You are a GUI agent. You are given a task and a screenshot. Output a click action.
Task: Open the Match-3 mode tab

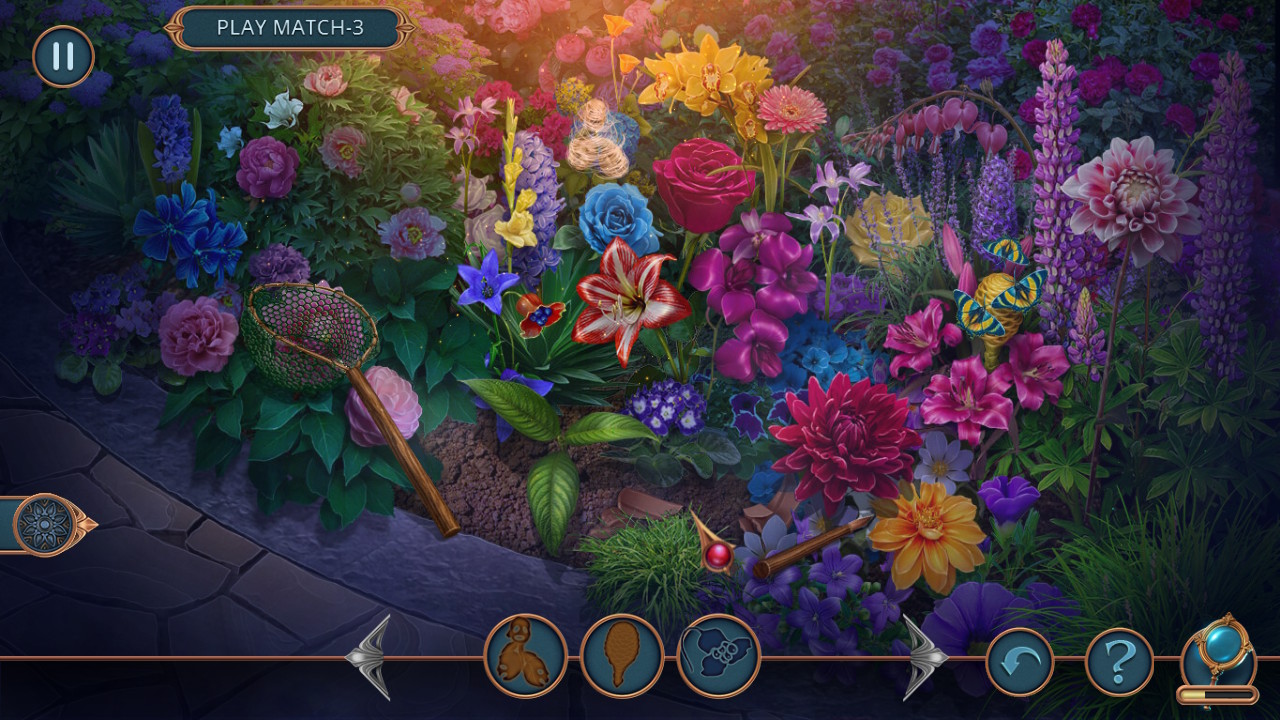pyautogui.click(x=288, y=29)
